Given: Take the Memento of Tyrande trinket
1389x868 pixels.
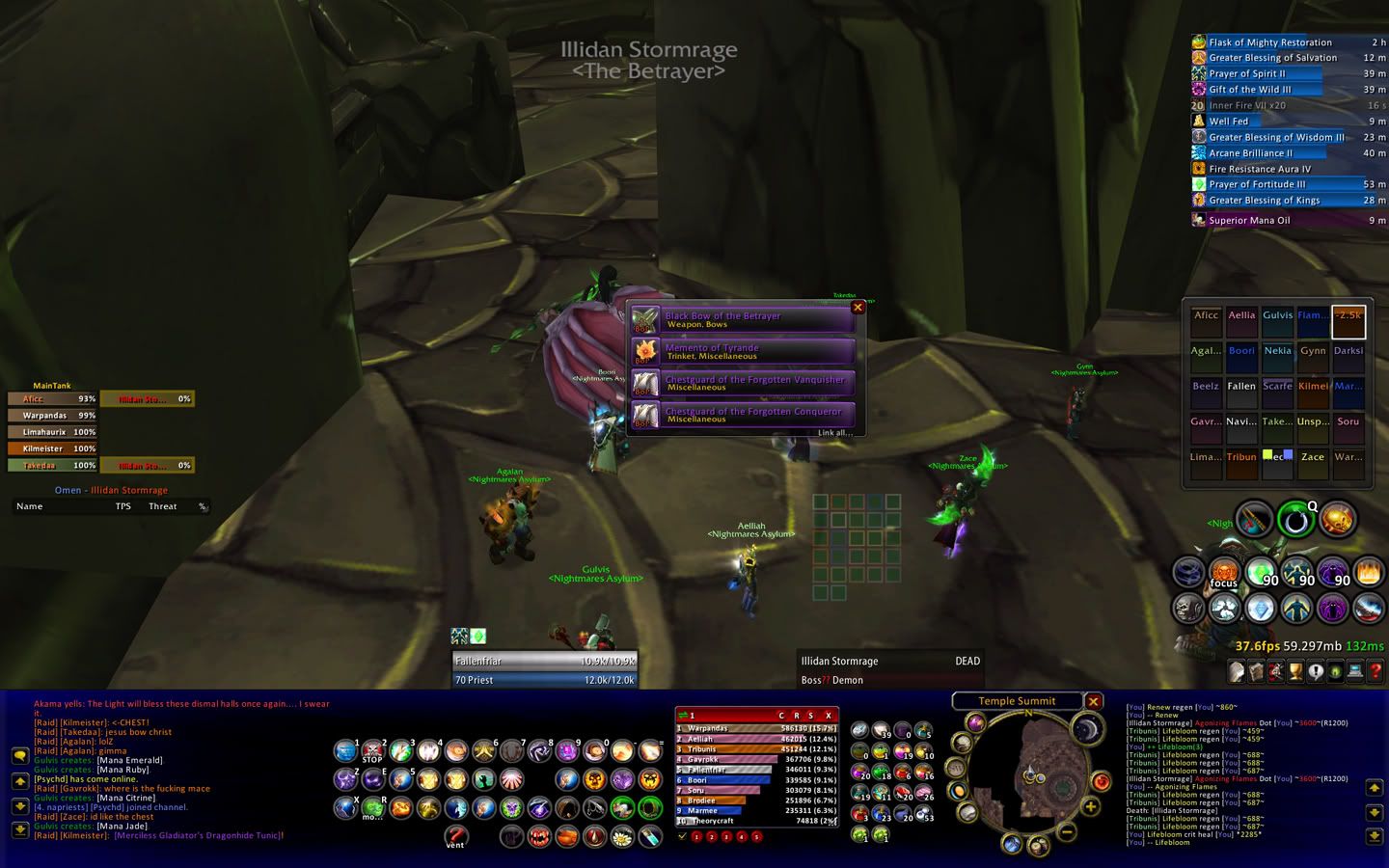Looking at the screenshot, I should coord(743,352).
